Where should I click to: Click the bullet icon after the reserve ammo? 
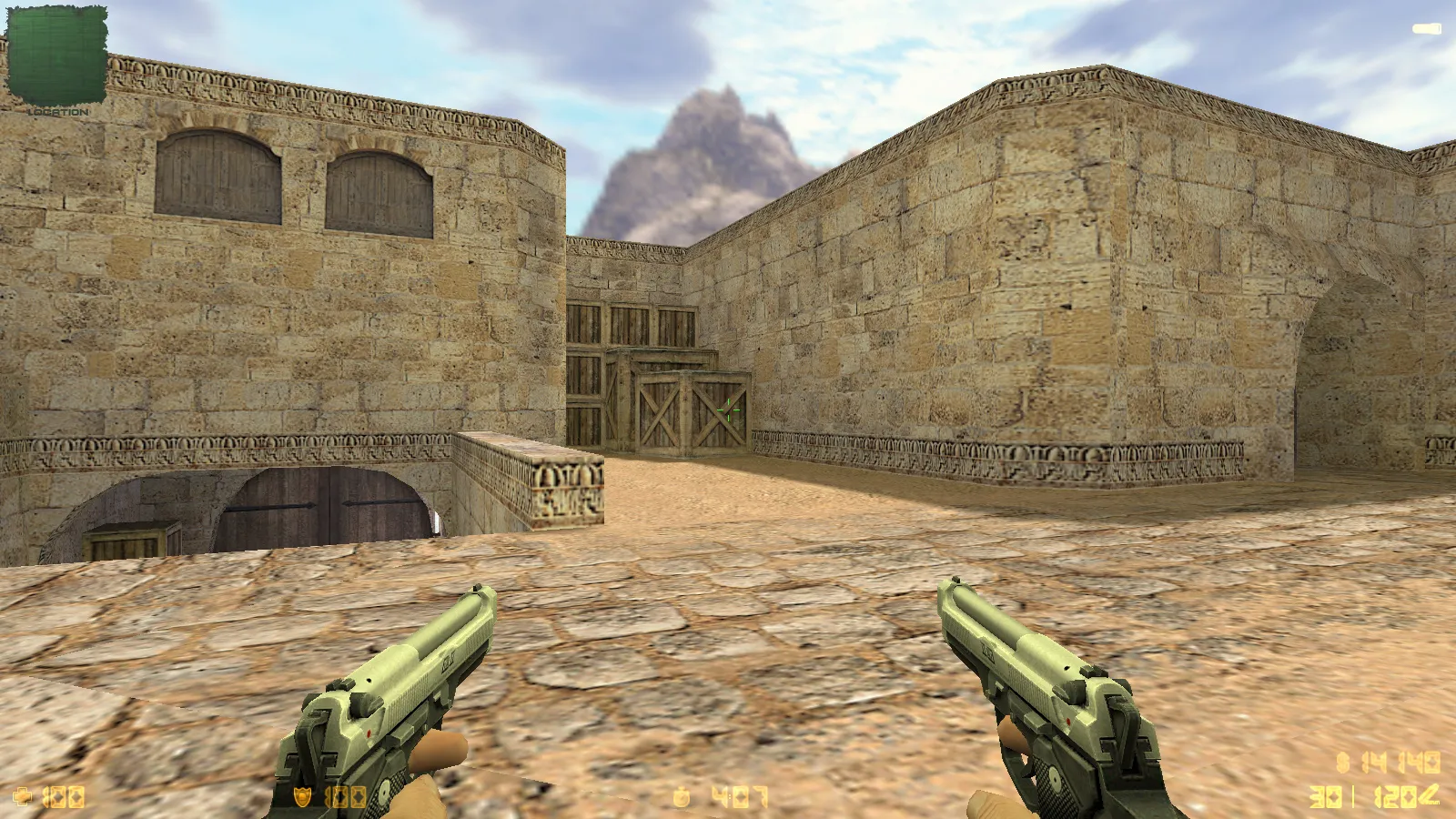click(1429, 794)
